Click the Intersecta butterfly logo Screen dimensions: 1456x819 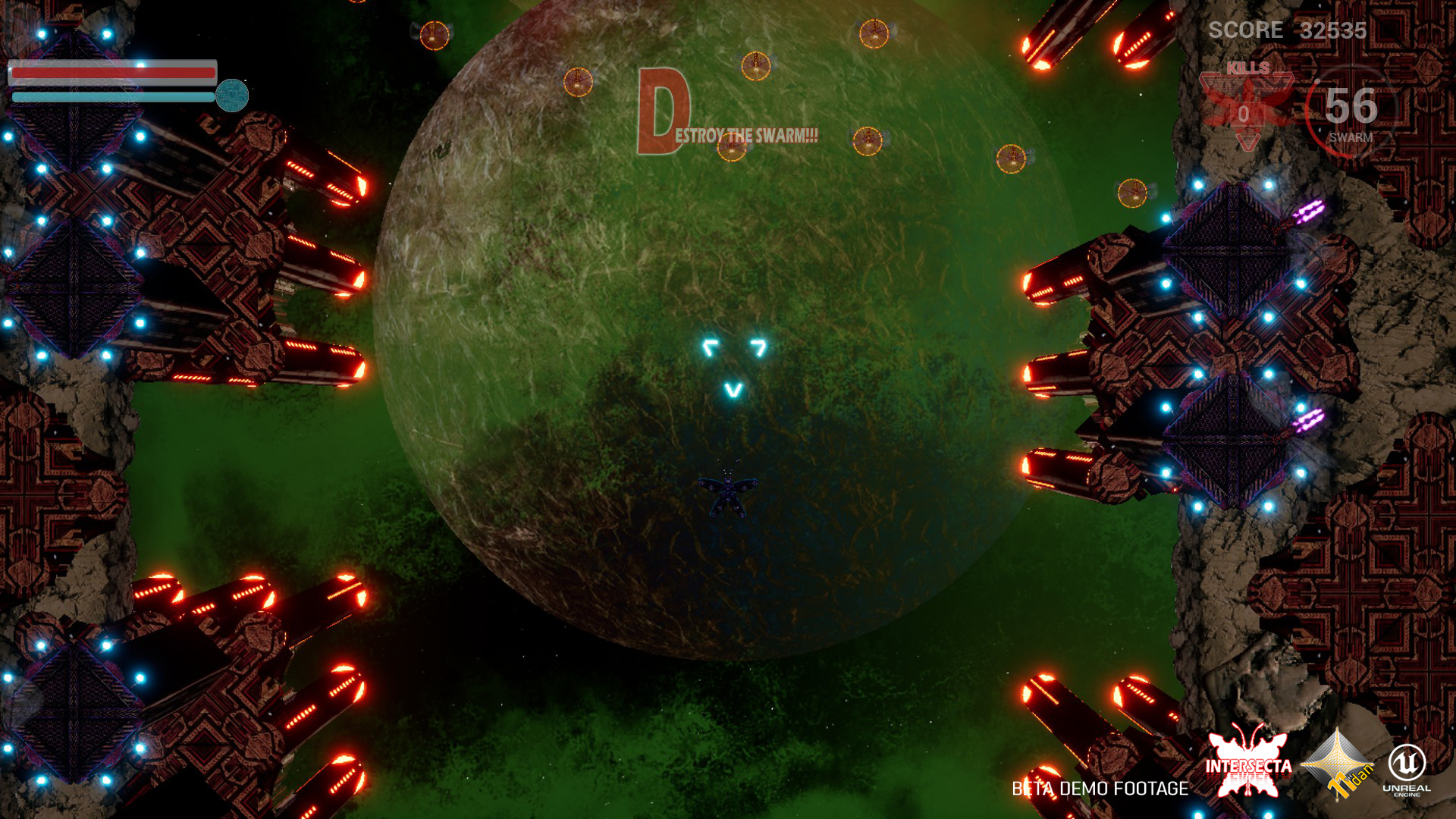point(1248,764)
